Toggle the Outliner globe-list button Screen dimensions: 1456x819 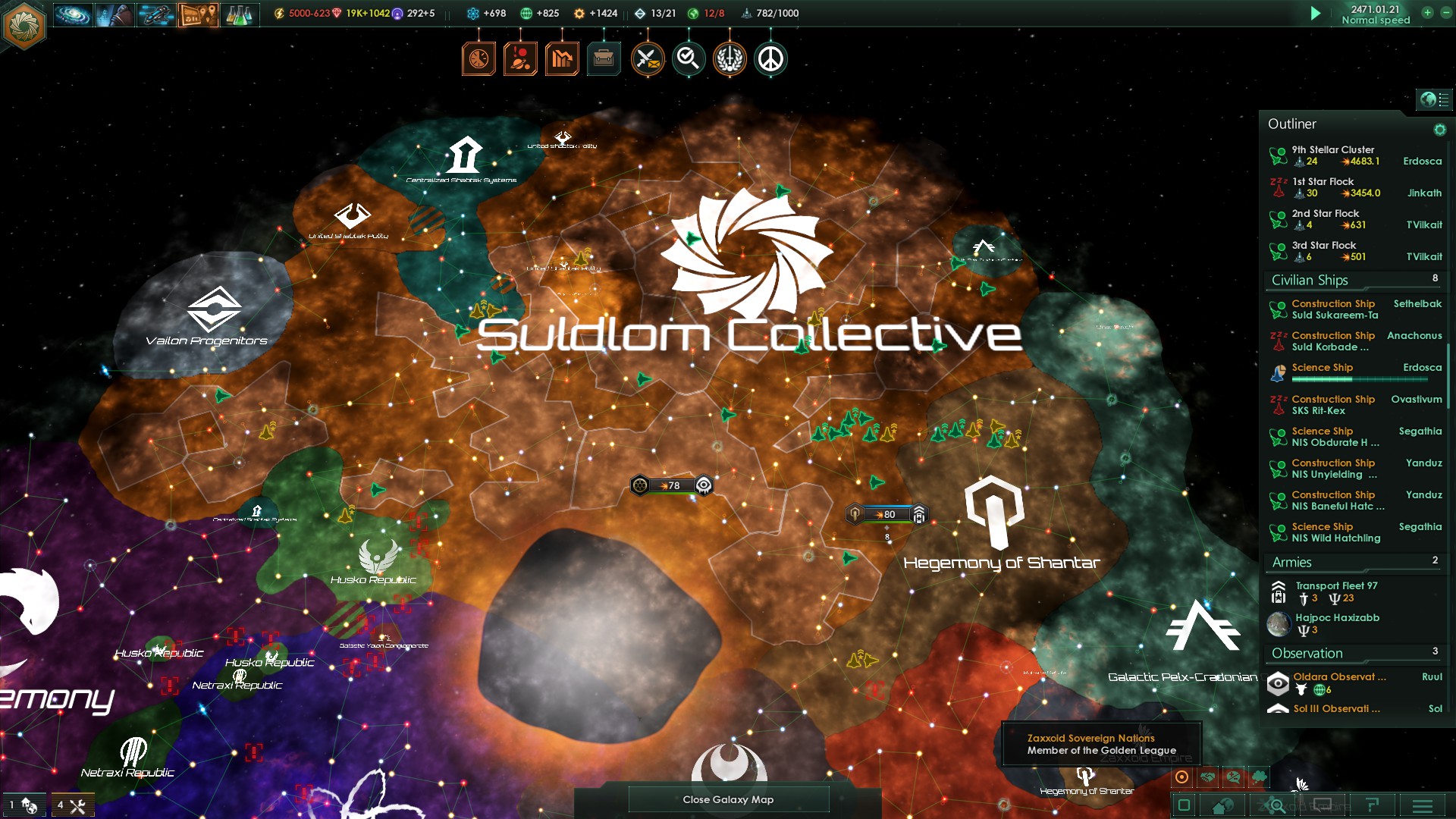click(x=1434, y=99)
